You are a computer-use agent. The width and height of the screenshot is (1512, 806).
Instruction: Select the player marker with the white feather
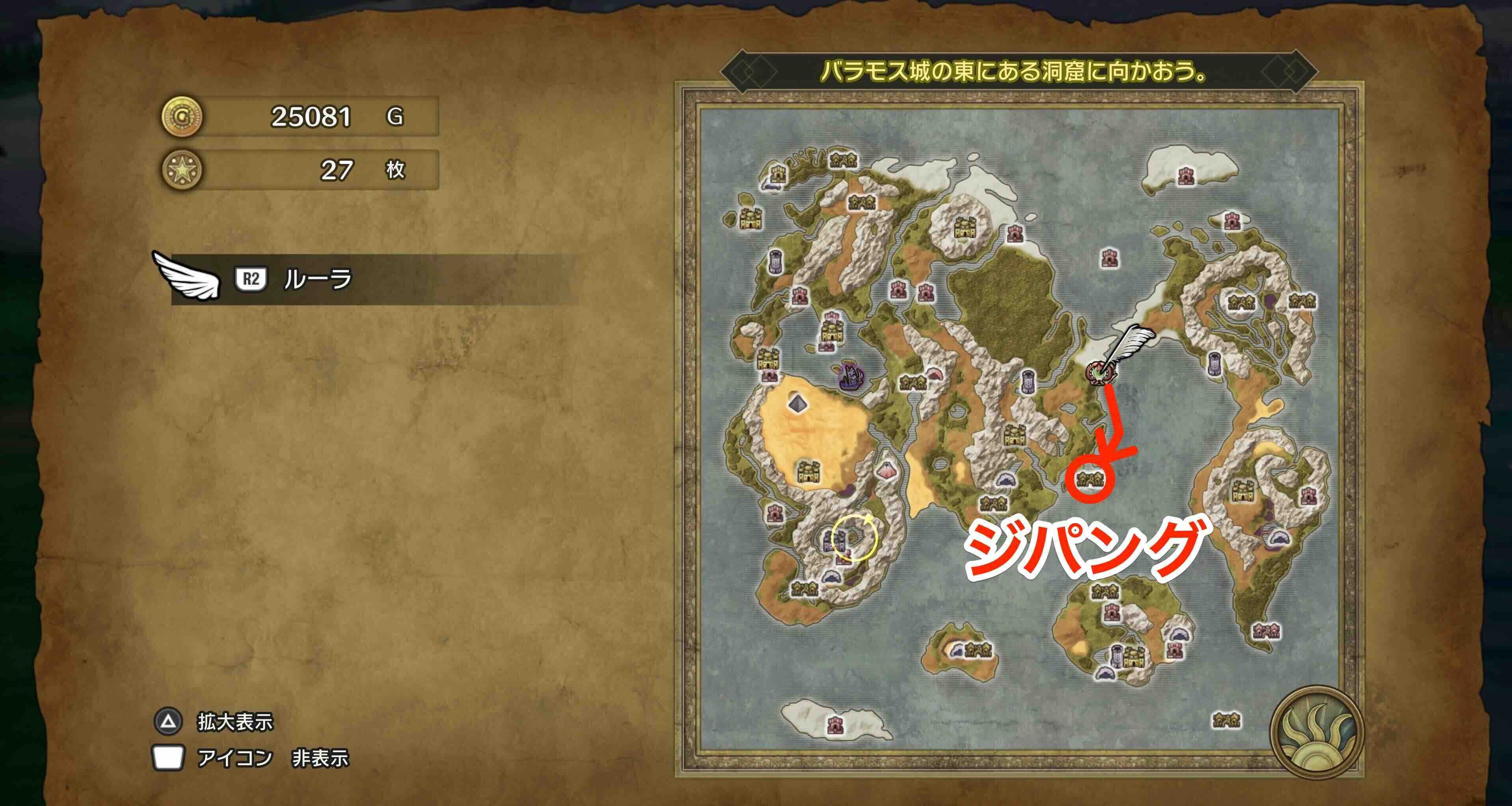[x=1101, y=372]
